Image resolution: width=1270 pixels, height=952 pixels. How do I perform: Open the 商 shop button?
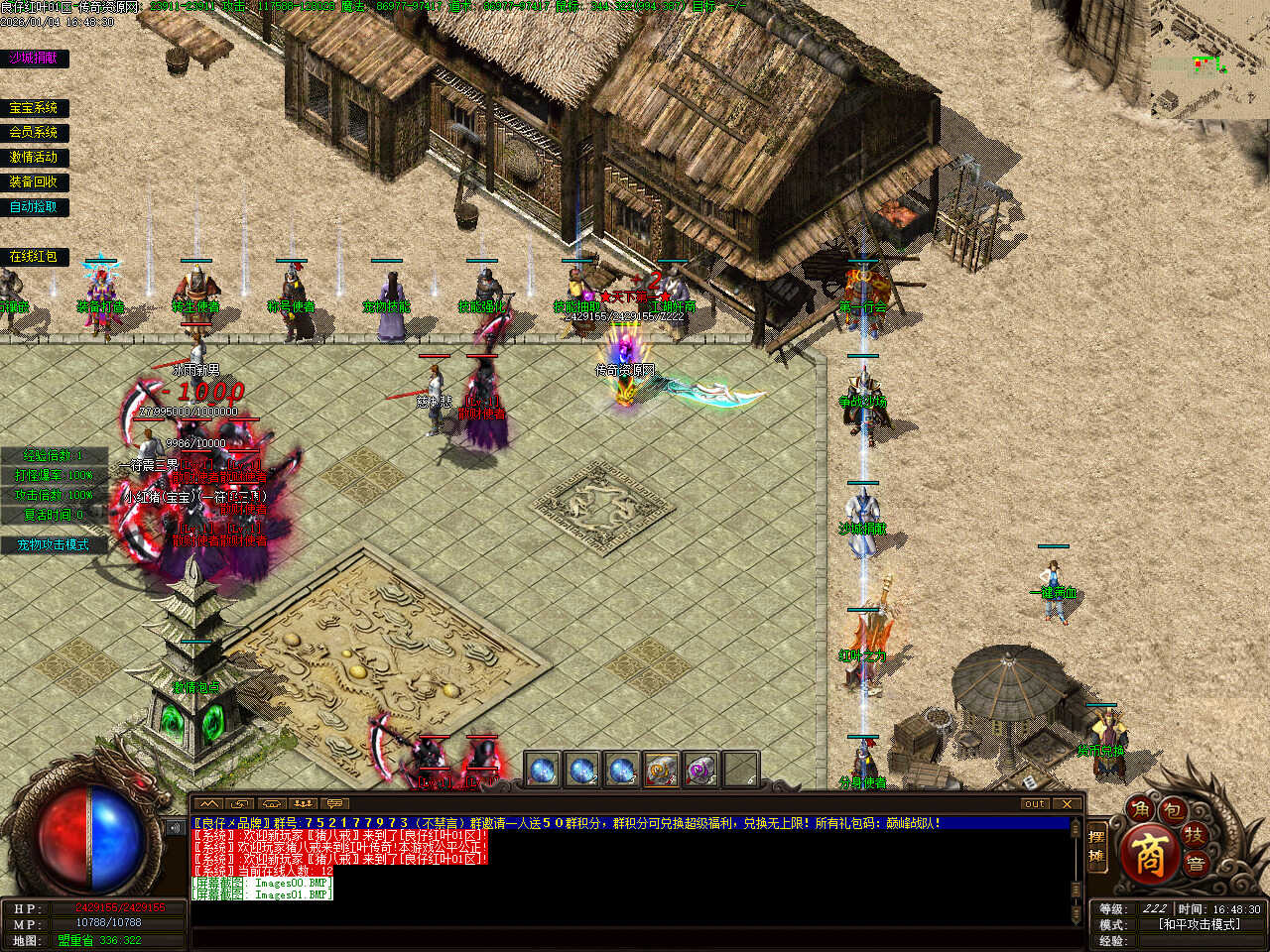(x=1150, y=856)
